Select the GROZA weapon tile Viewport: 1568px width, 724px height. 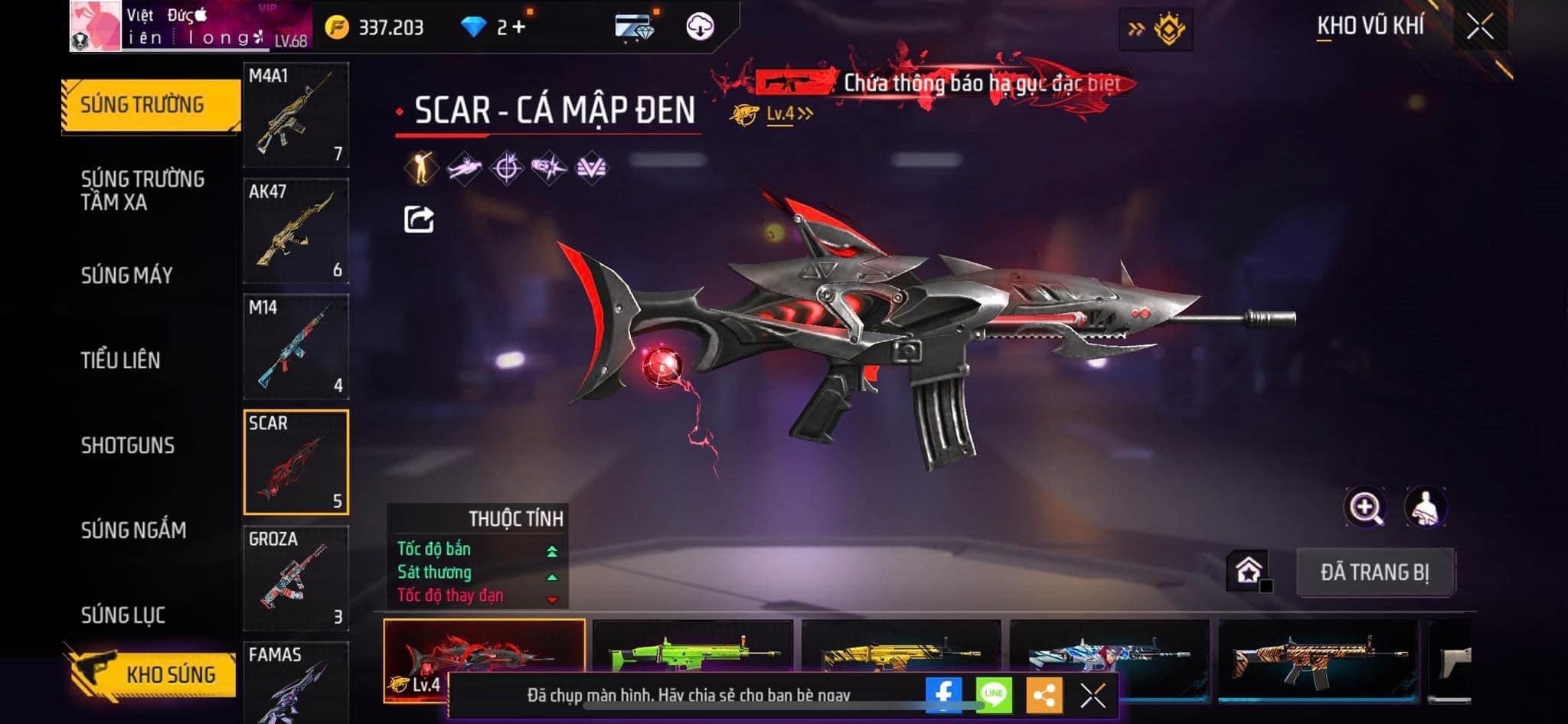pos(296,578)
